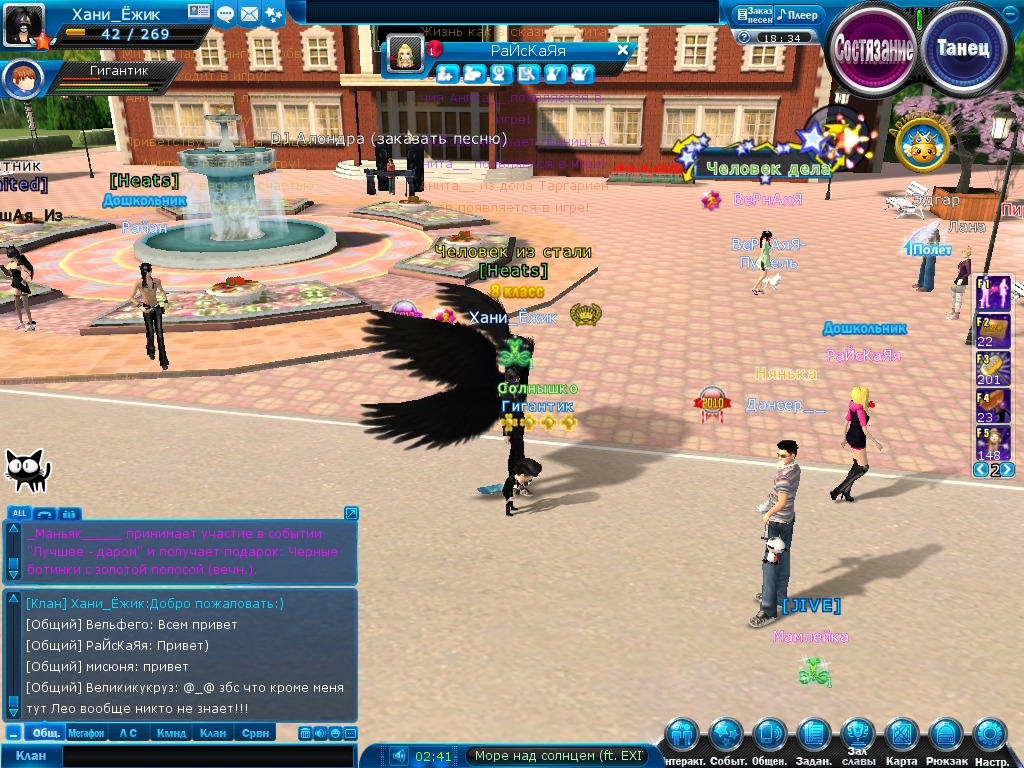Switch chat to the Клан tab

pyautogui.click(x=212, y=733)
